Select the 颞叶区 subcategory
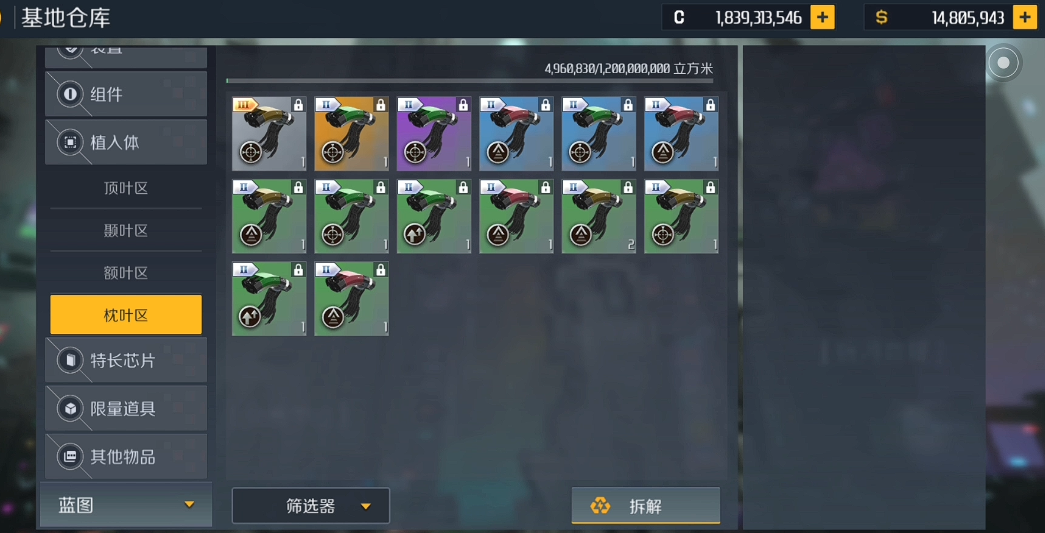The image size is (1045, 533). coord(126,231)
